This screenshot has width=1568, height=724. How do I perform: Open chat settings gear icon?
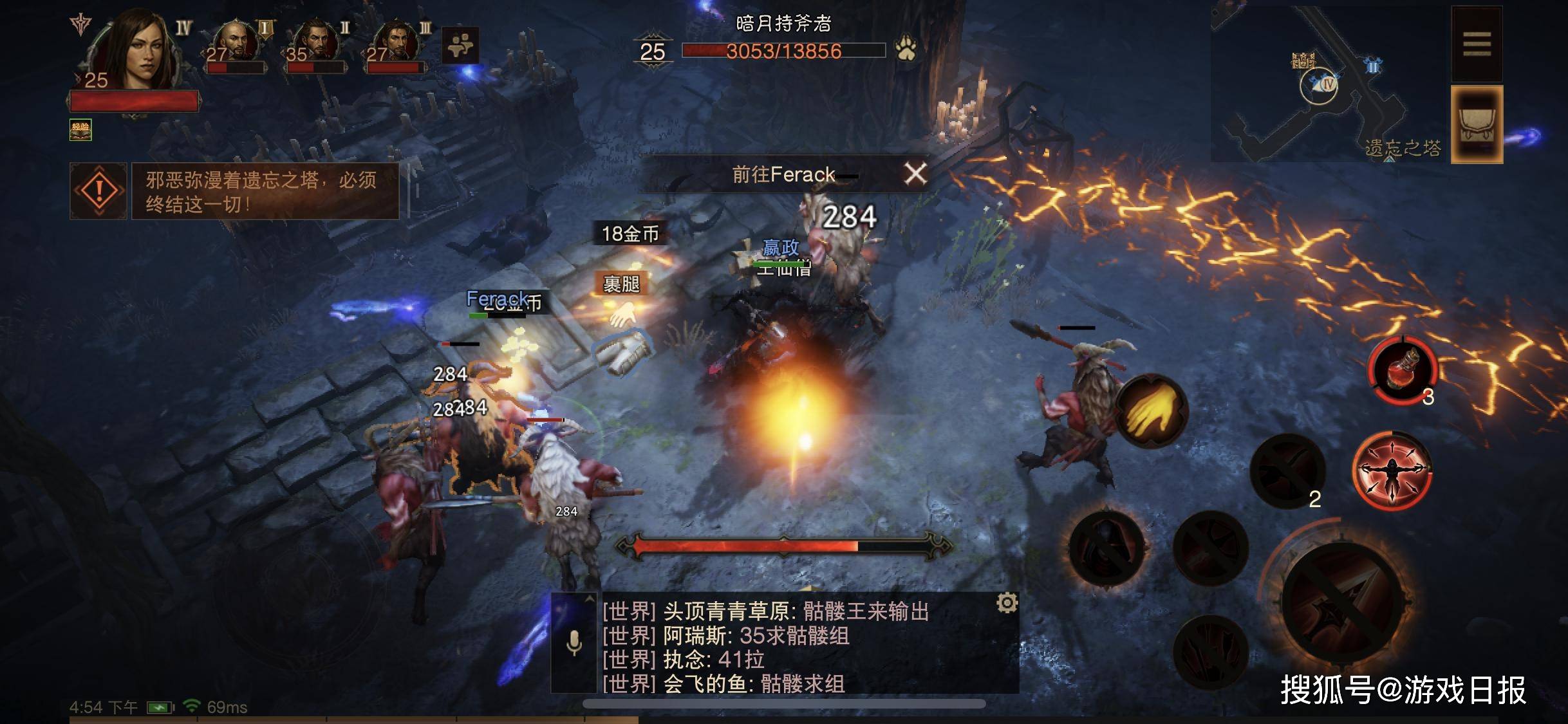pyautogui.click(x=1007, y=603)
